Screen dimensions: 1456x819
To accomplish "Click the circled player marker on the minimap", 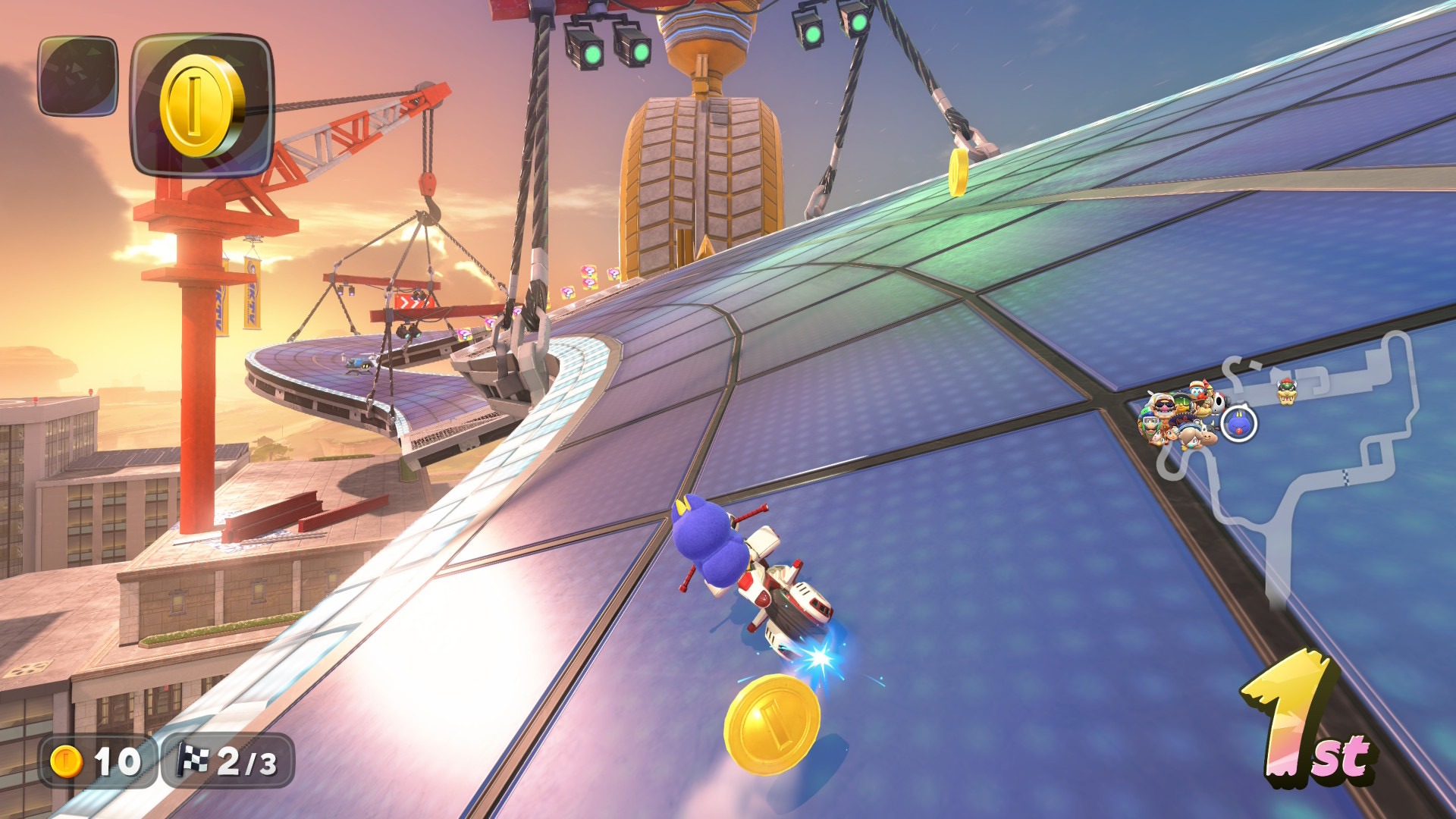I will coord(1239,424).
